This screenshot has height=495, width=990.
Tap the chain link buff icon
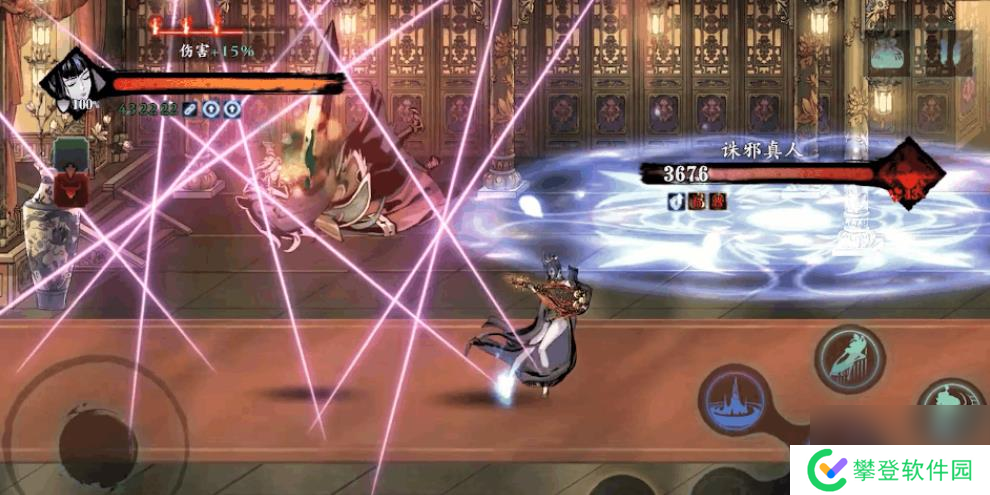tap(190, 108)
